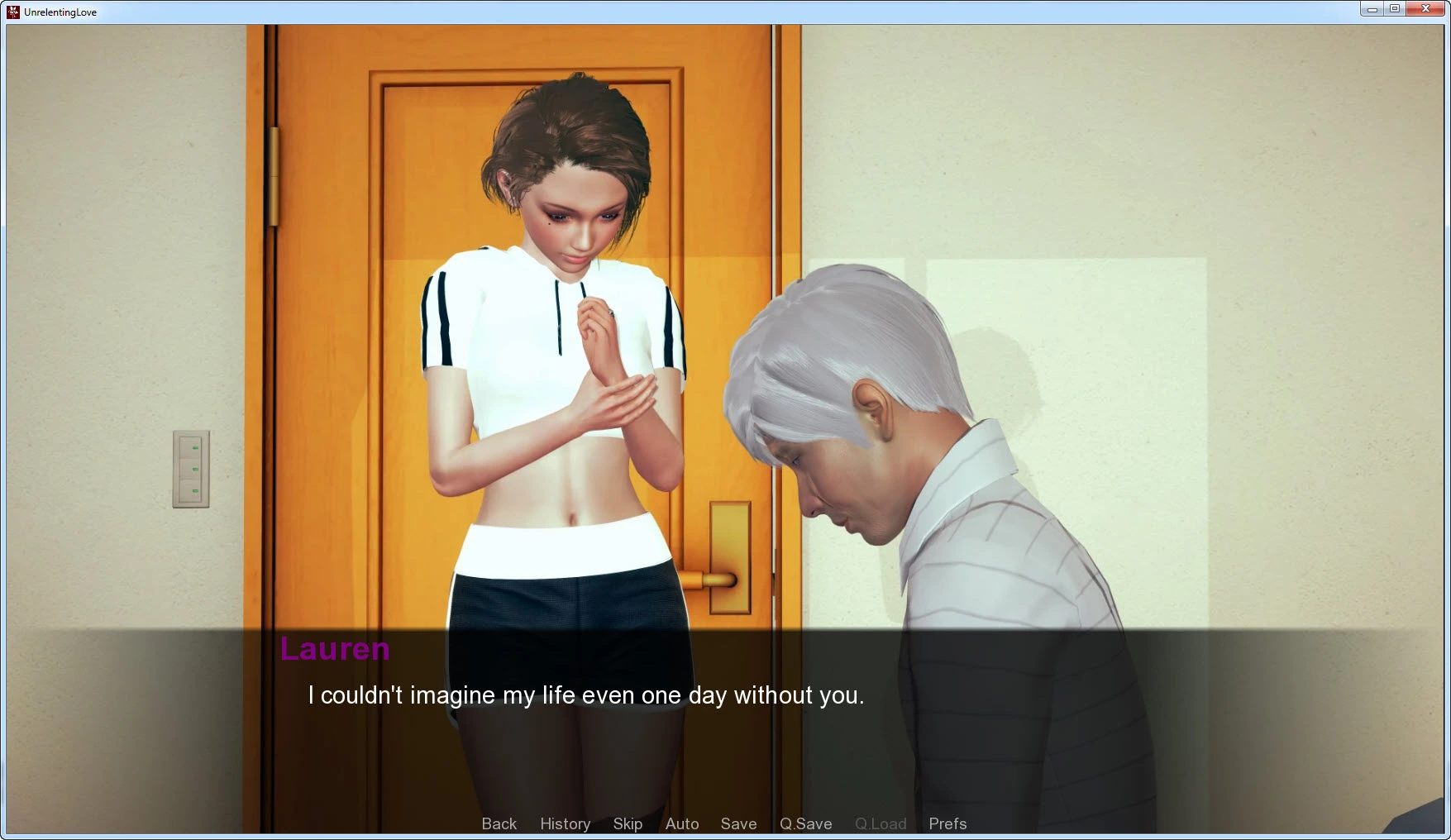
Task: Go back one line with Back
Action: click(x=499, y=823)
